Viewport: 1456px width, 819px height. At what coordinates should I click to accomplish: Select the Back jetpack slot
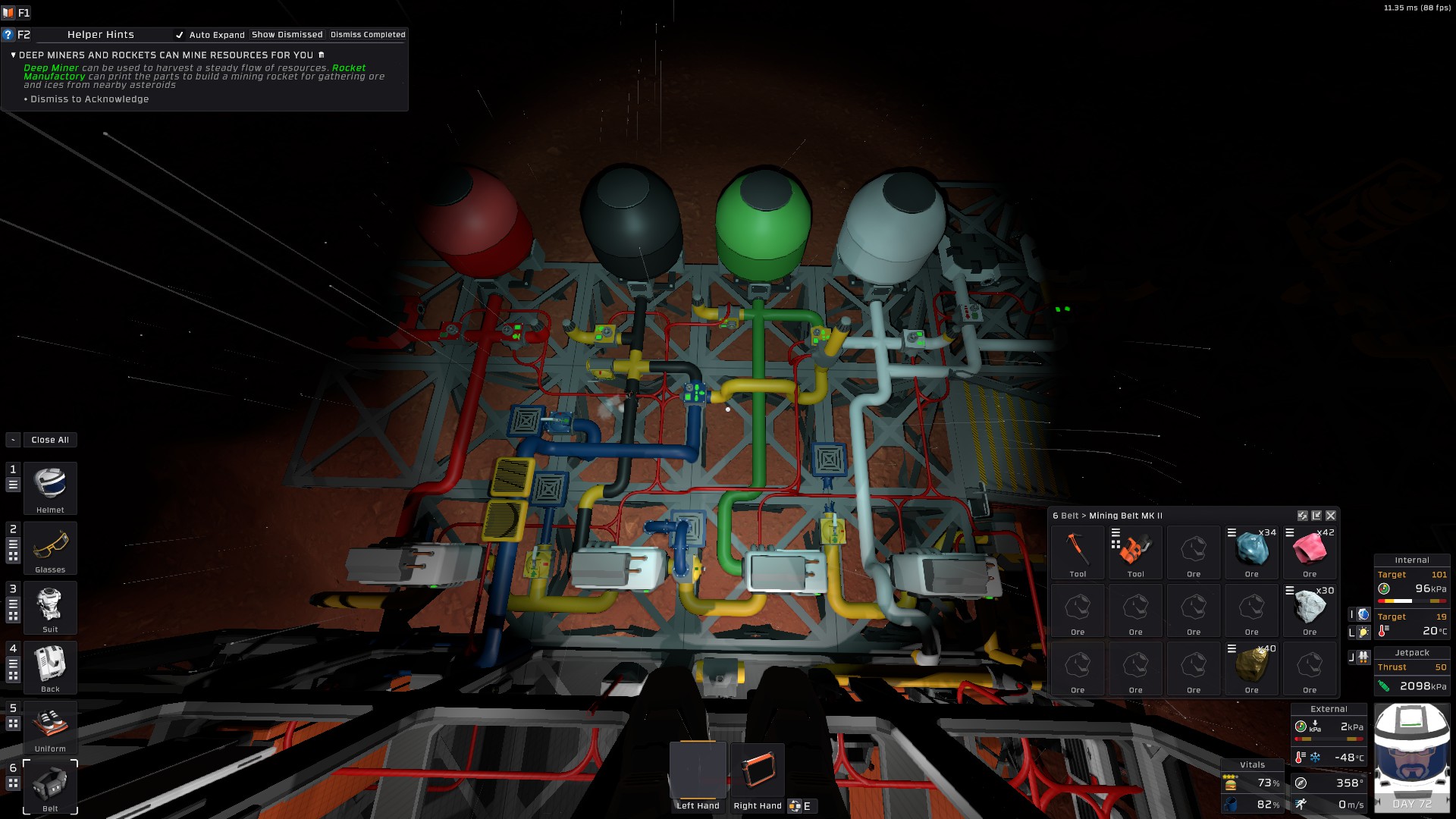point(50,667)
